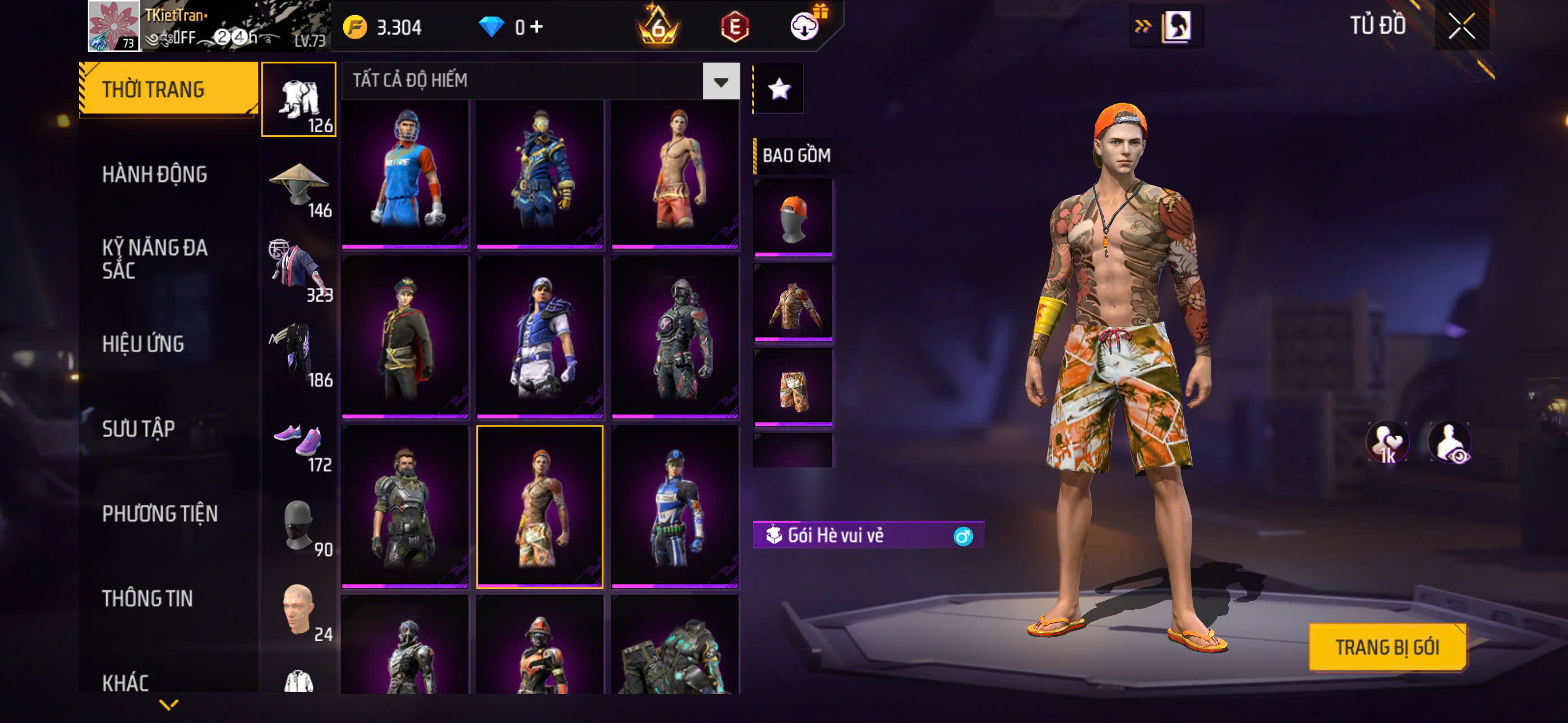Screen dimensions: 1568x723
Task: Select the Hiệu Ứng category
Action: click(x=143, y=344)
